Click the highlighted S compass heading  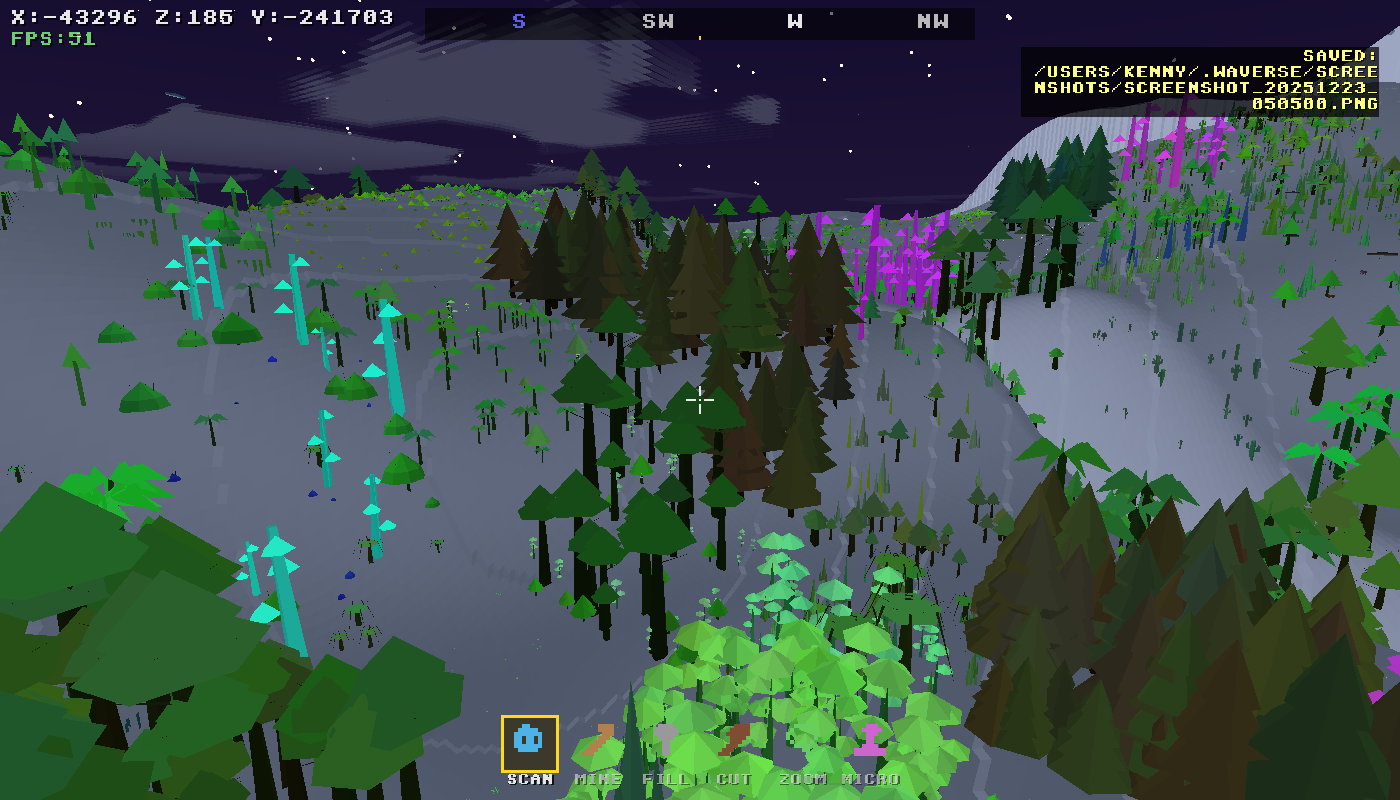tap(520, 20)
